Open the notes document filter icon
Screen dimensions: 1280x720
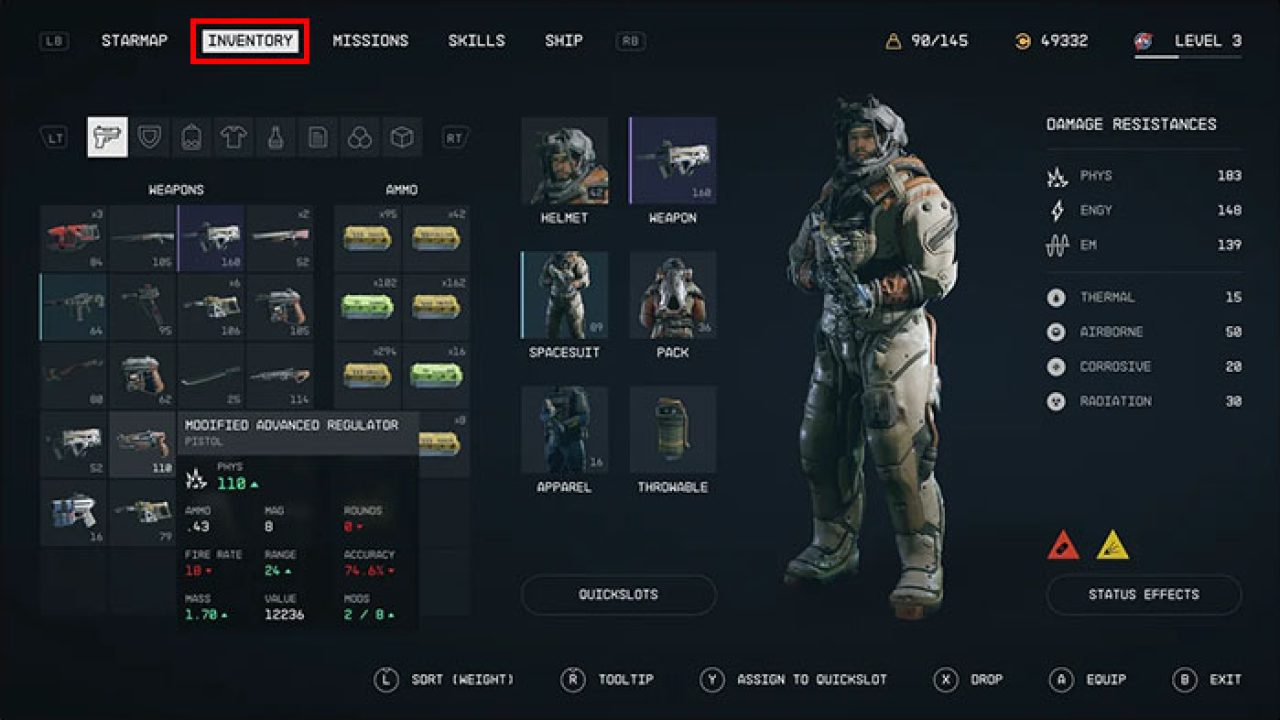click(320, 137)
